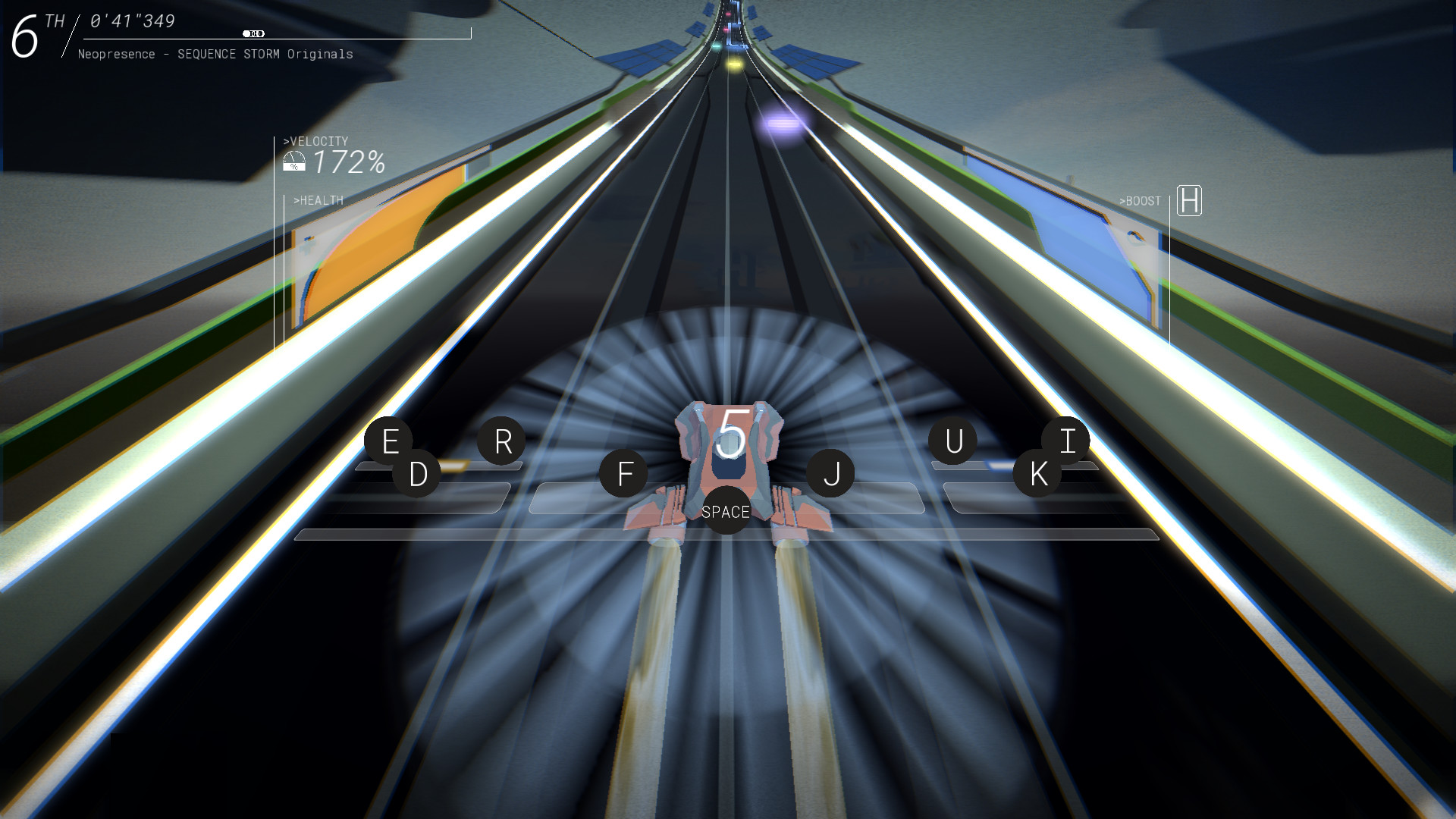Click the marker on the song progress bar
Screen dimensions: 1456x819
tap(254, 33)
